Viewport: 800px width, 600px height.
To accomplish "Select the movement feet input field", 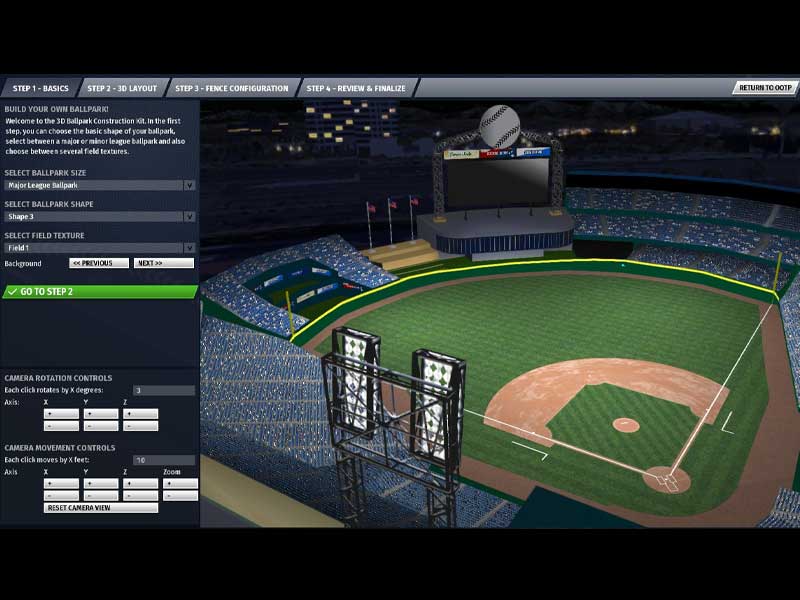I will coord(164,460).
